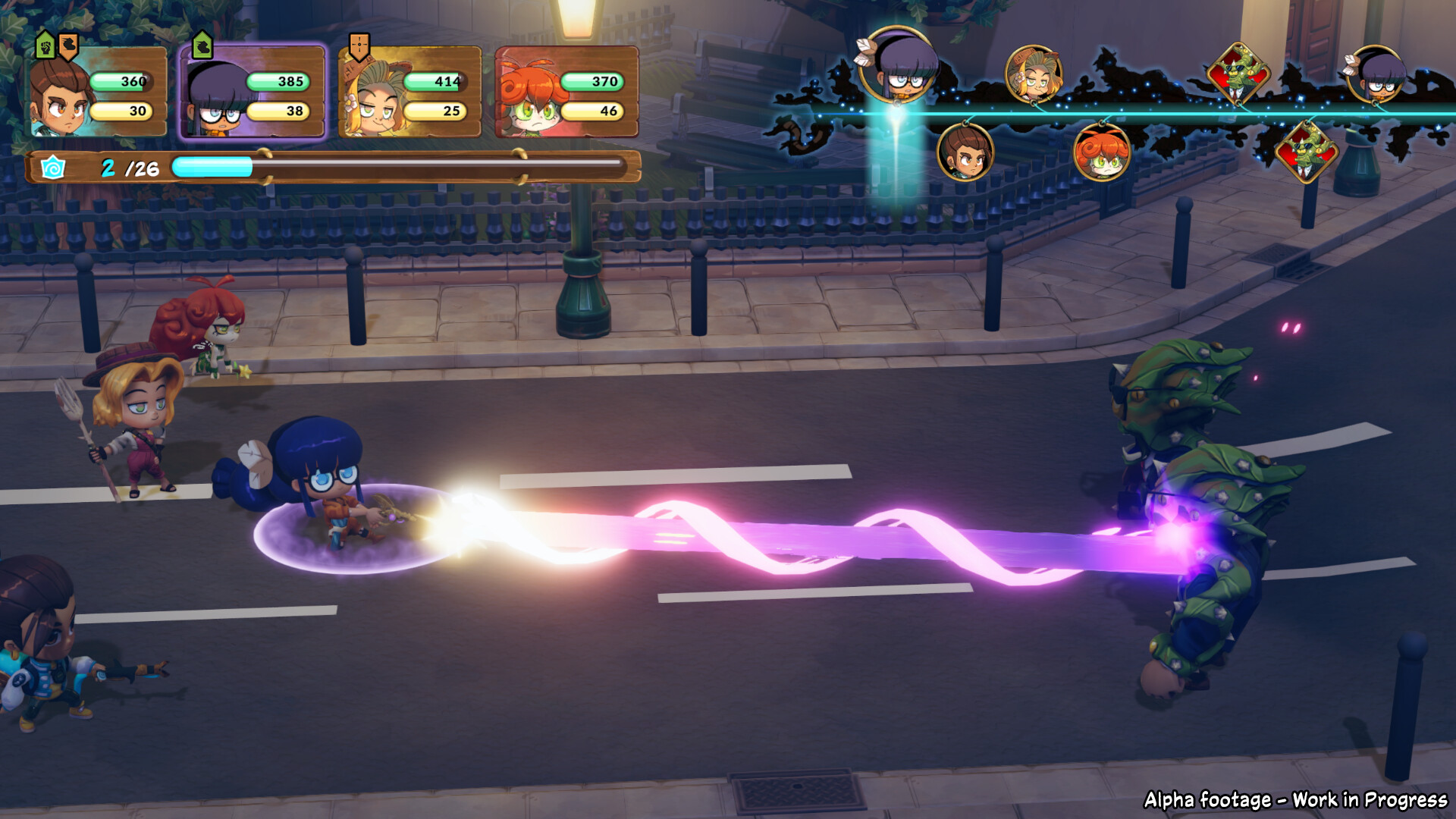Click the brown-haired boy's turn-order portrait
The width and height of the screenshot is (1456, 819).
pos(965,152)
